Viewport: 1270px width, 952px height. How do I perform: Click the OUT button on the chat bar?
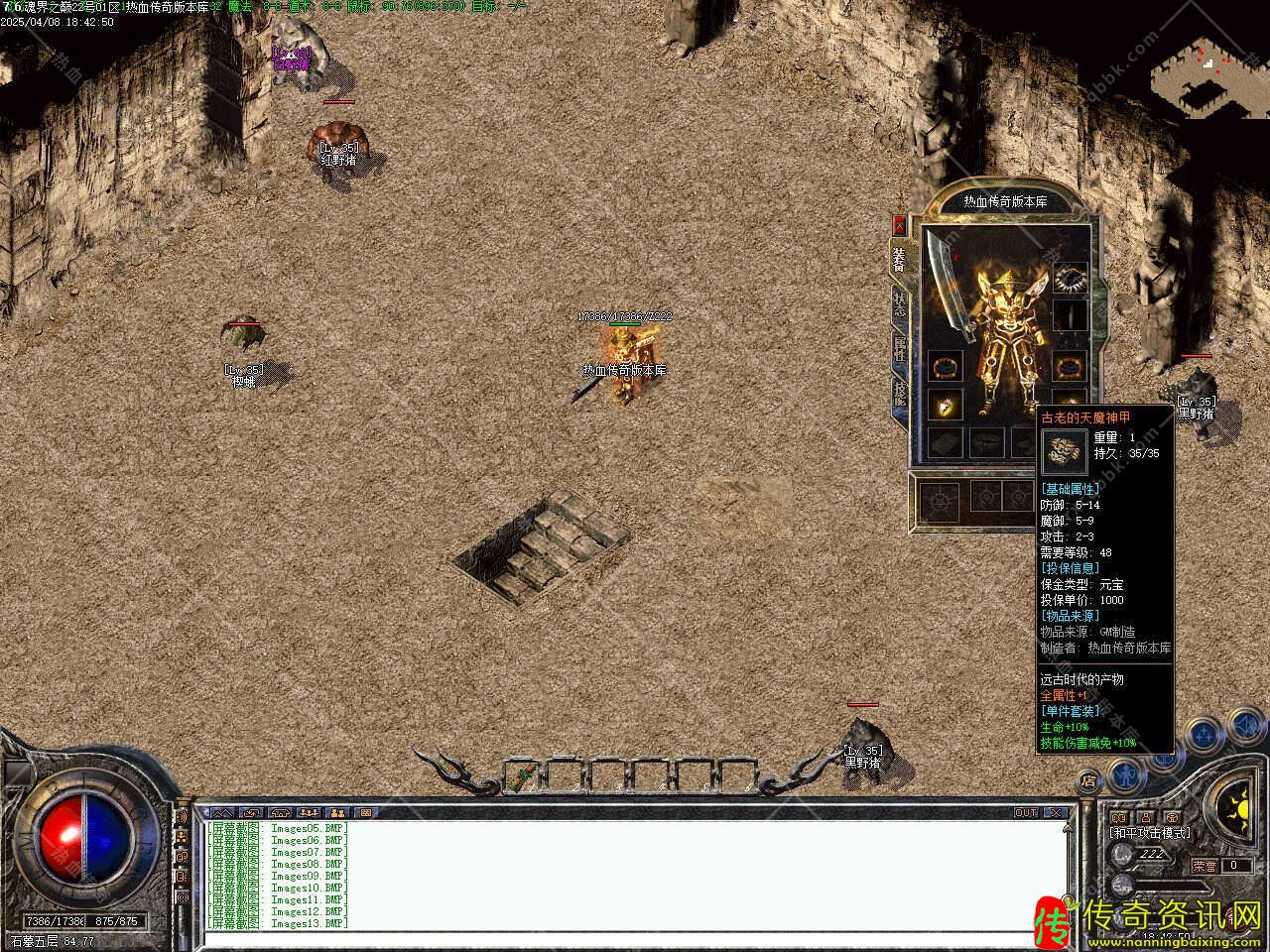point(1025,813)
